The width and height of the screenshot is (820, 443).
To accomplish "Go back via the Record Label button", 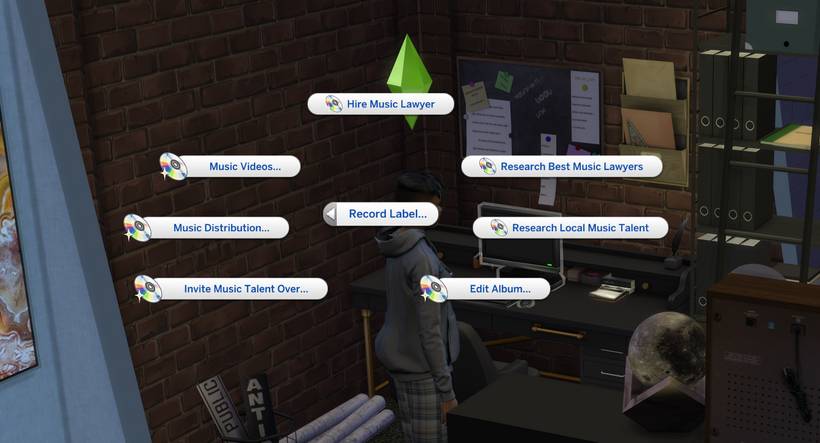I will 386,213.
